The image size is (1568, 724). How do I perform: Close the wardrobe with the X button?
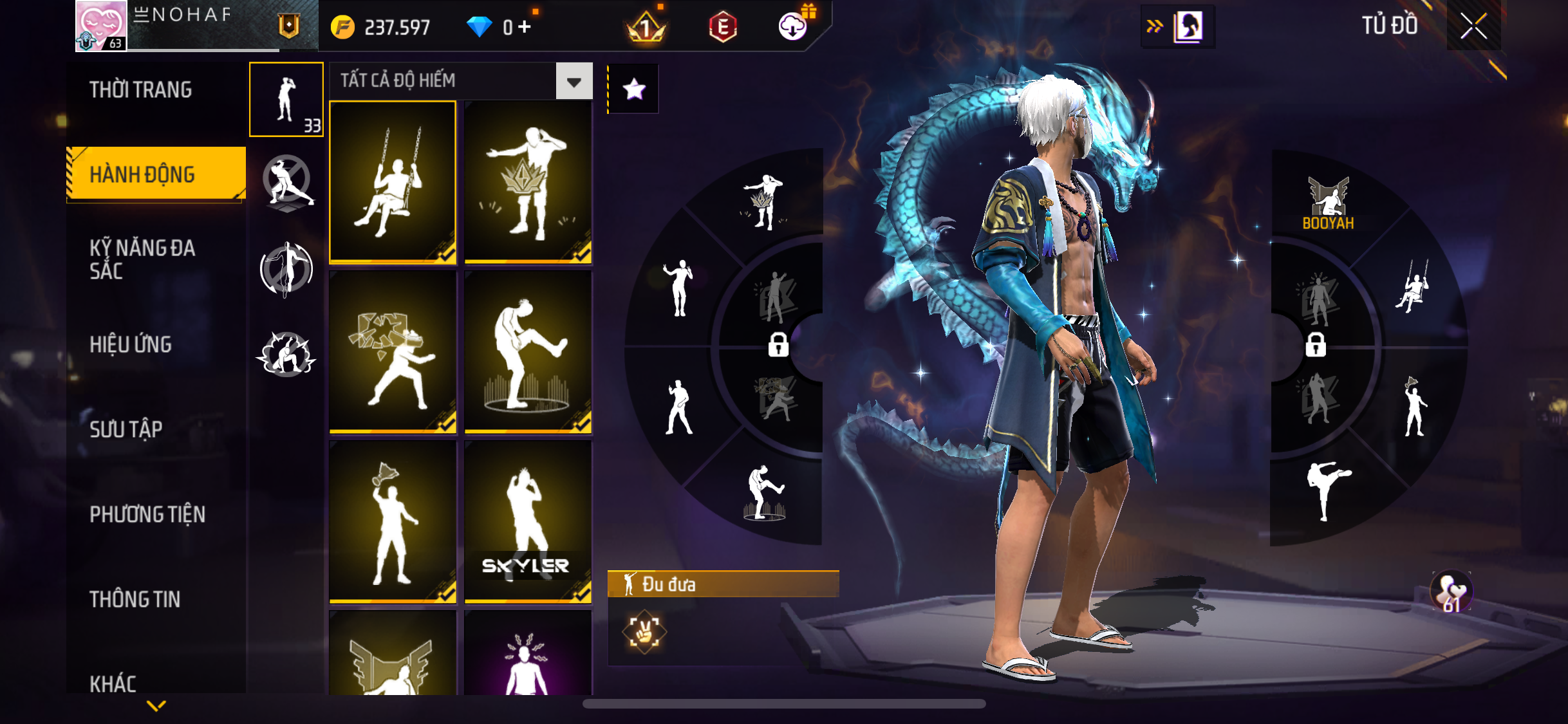pos(1473,26)
